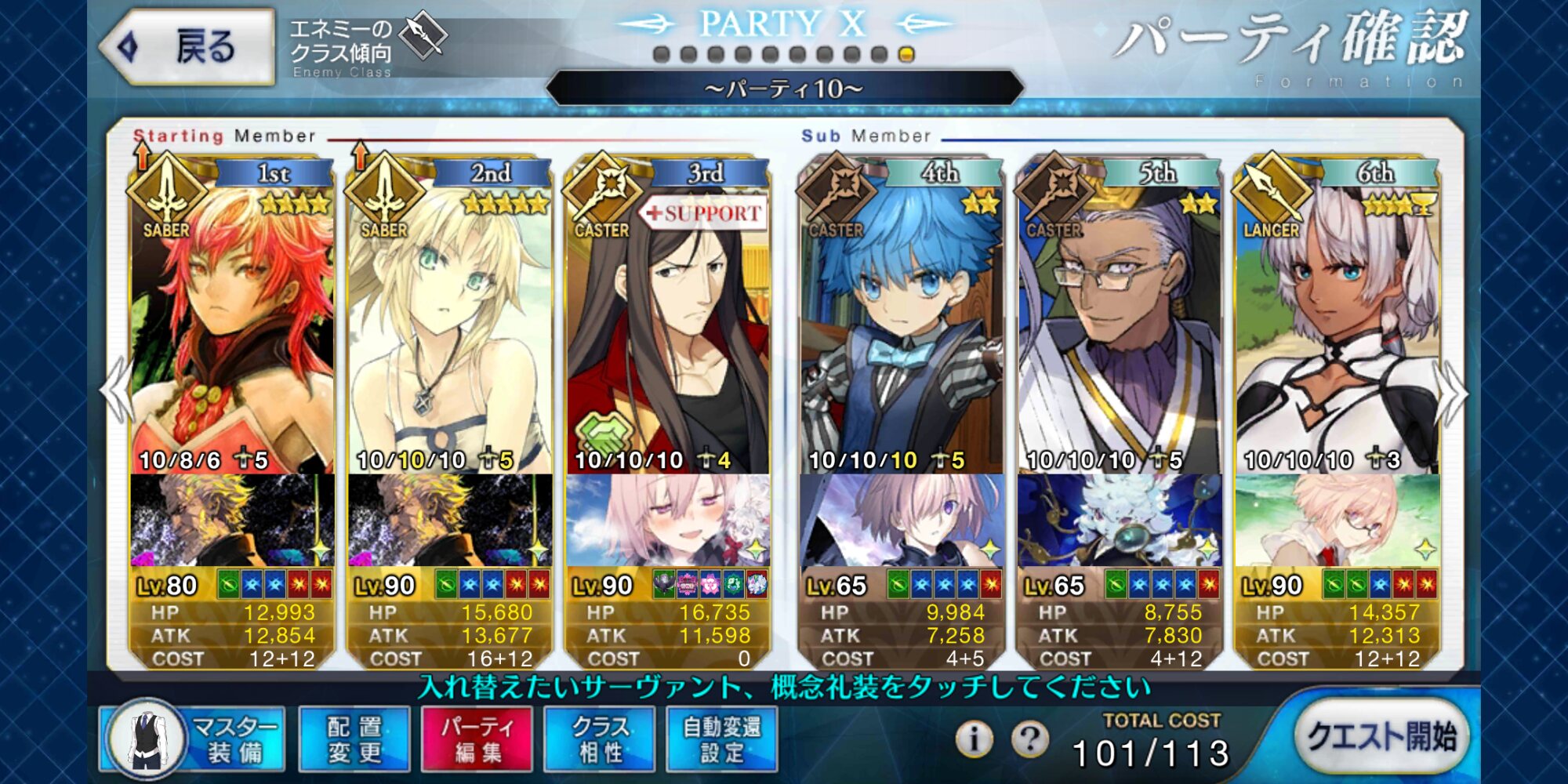Open マスター装備 master equipment
The height and width of the screenshot is (784, 1568).
click(192, 739)
